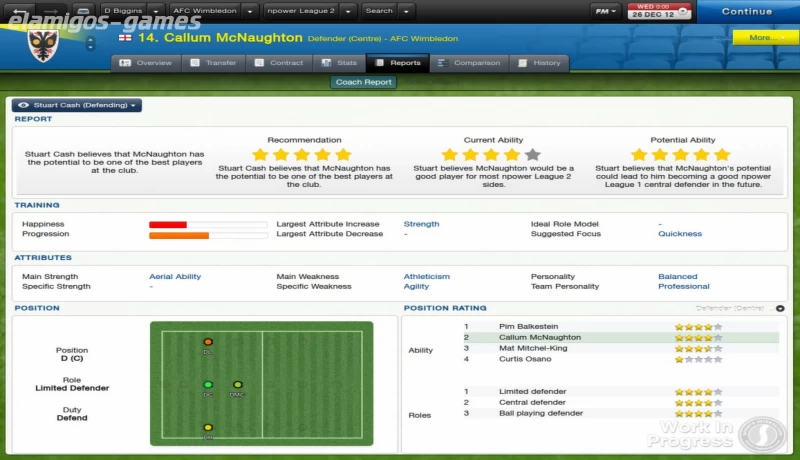Continue to the next game day
This screenshot has height=460, width=800.
click(x=746, y=12)
